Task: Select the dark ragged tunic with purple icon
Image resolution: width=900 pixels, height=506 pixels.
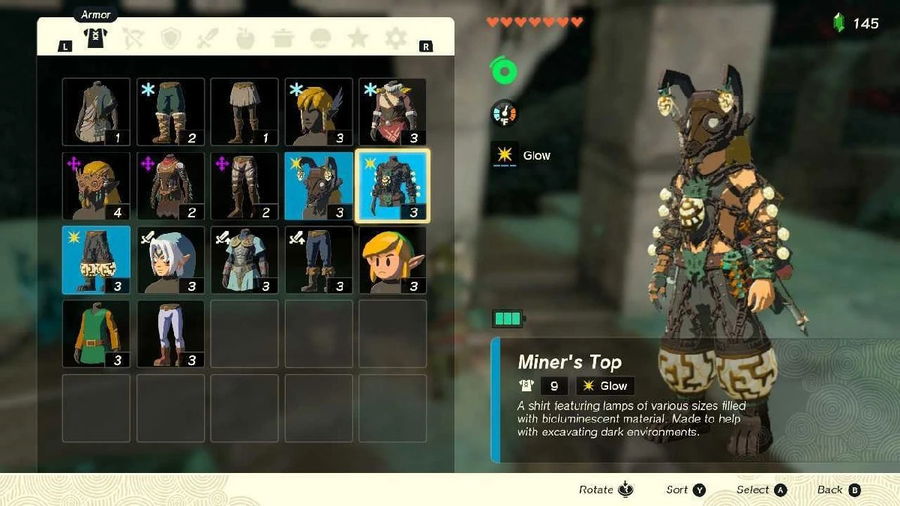Action: (x=171, y=186)
